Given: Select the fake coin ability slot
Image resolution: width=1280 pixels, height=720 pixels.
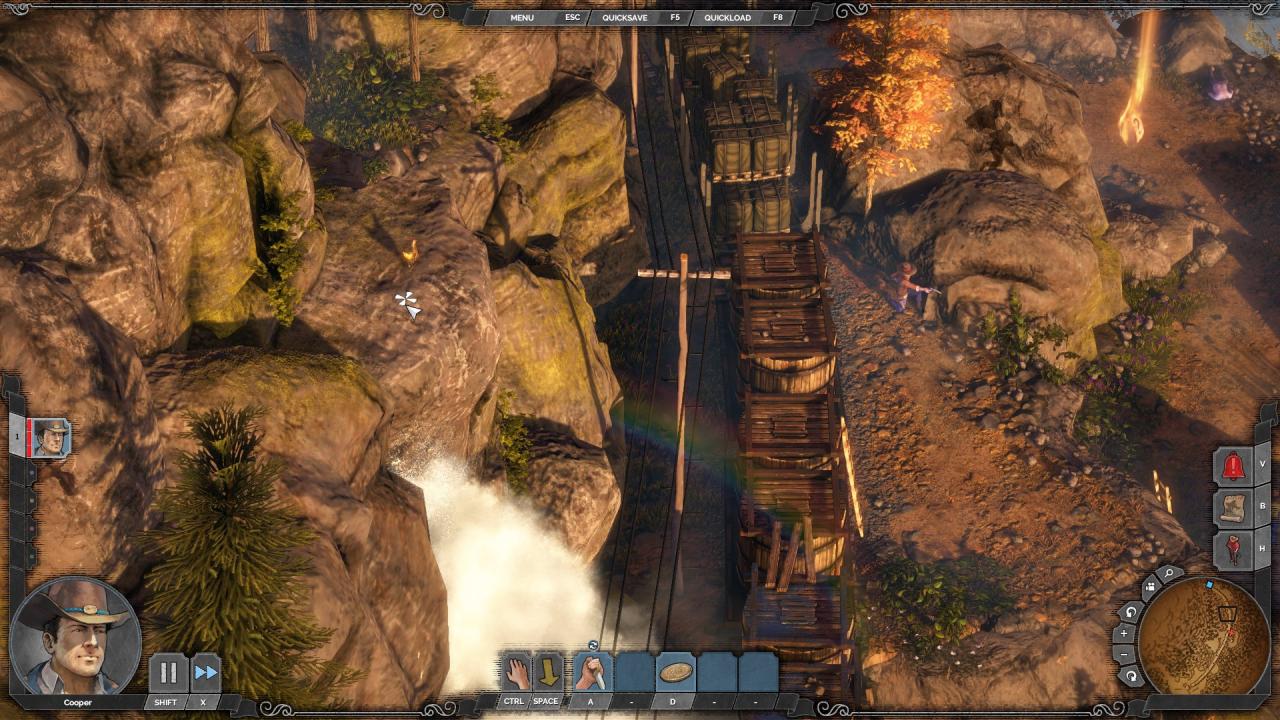Looking at the screenshot, I should point(675,671).
